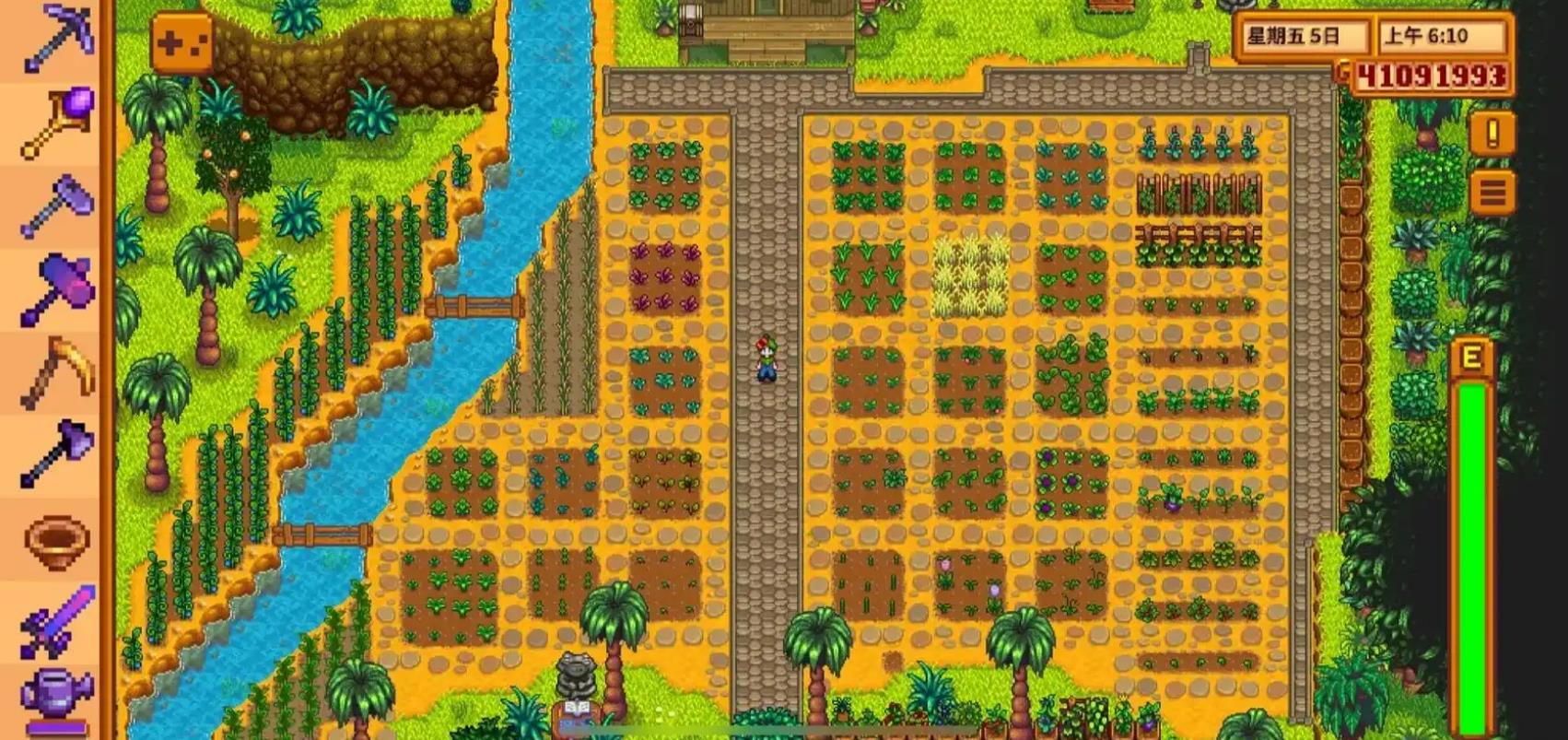Open the journal exclamation mark button
1568x740 pixels.
coord(1492,135)
